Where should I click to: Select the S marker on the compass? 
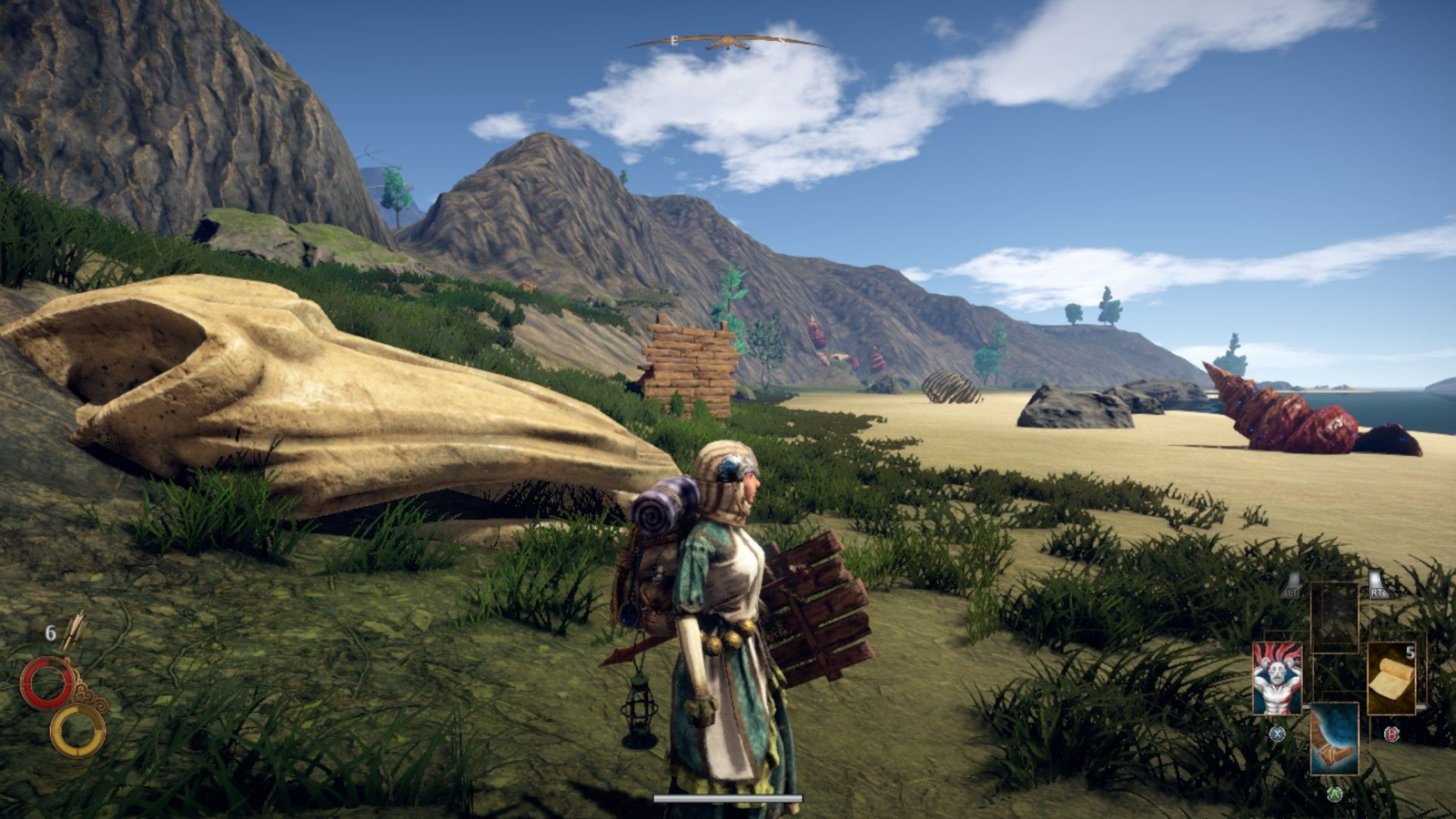pos(783,40)
